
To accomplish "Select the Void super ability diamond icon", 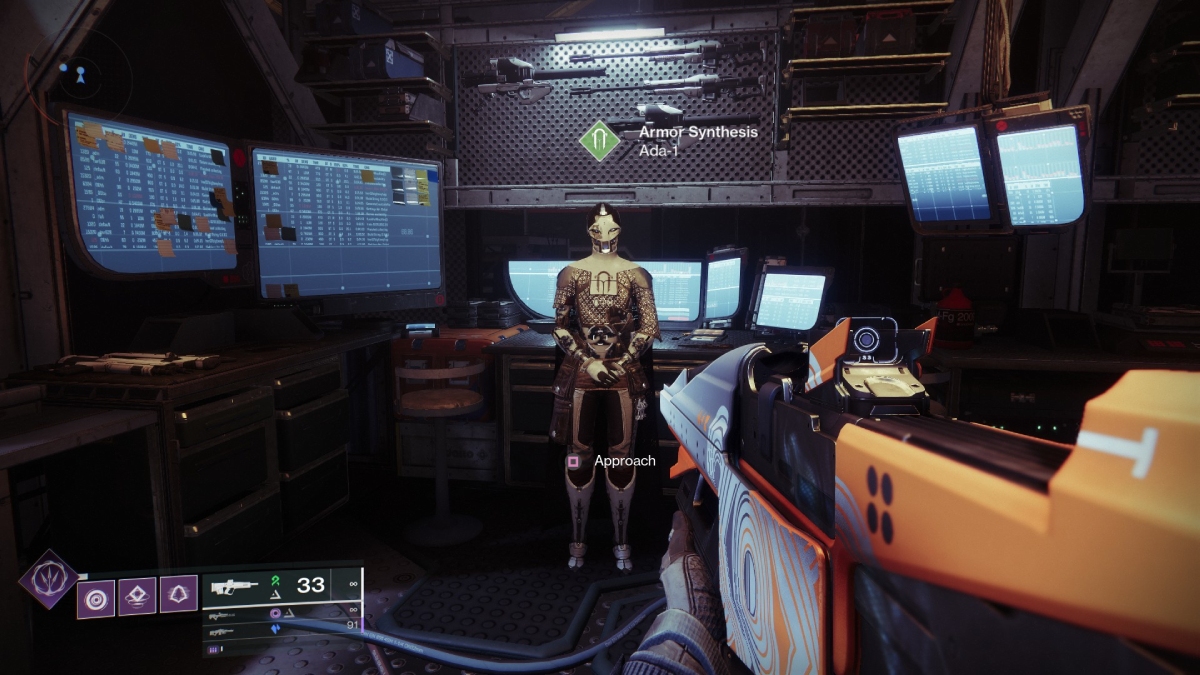I will (x=48, y=579).
